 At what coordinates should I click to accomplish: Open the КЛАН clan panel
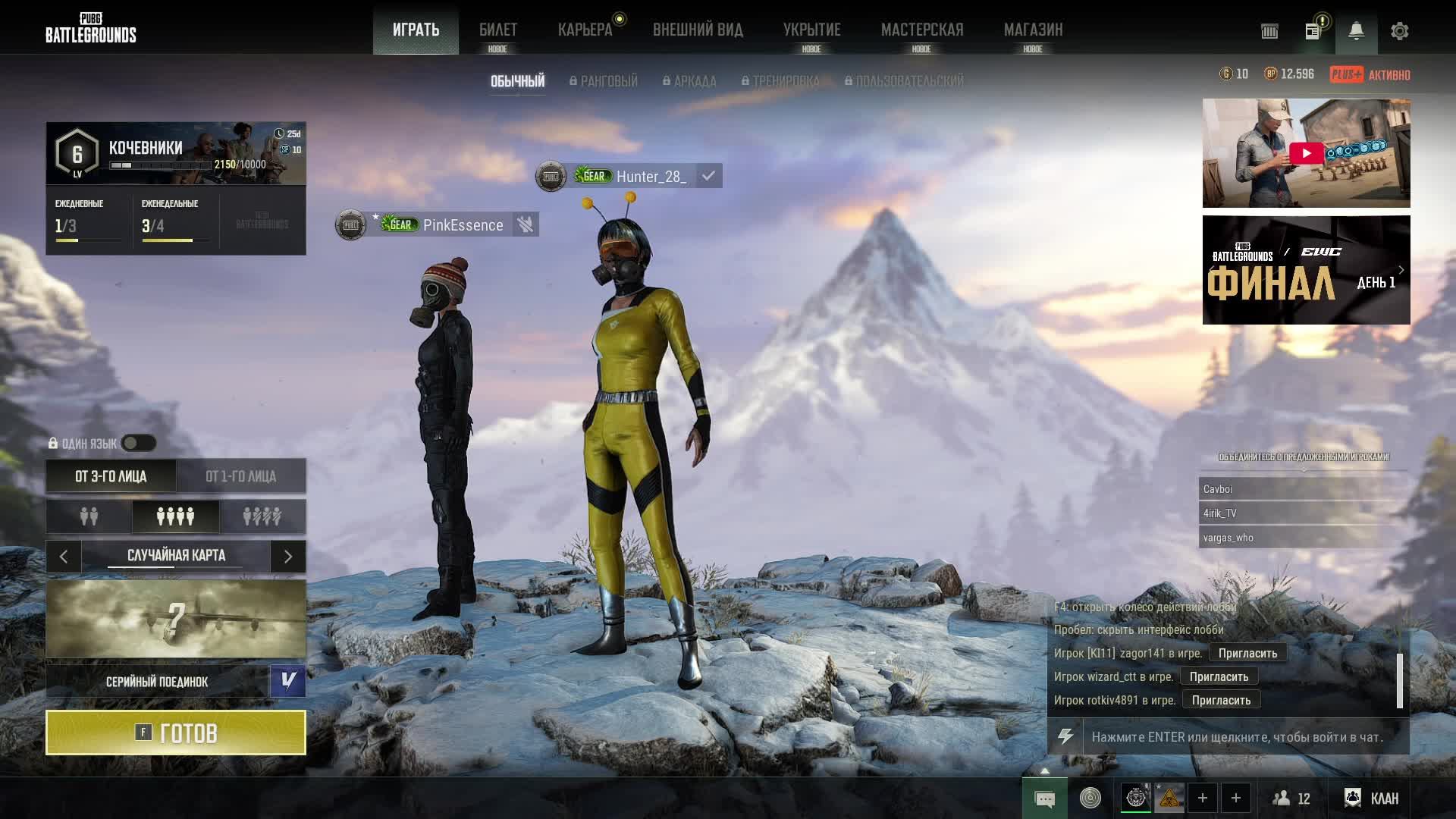1373,798
